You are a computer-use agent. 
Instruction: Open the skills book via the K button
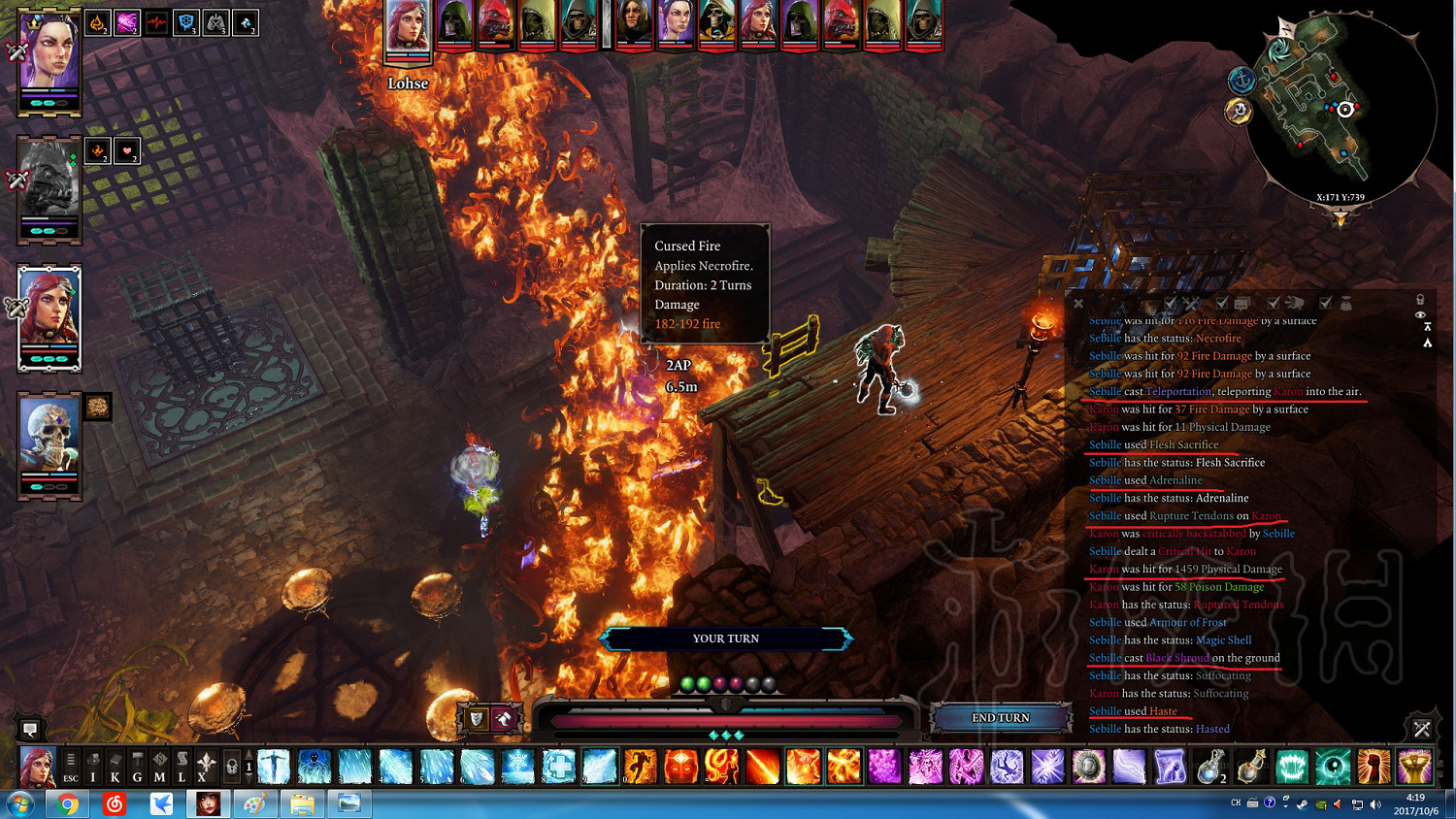(116, 766)
